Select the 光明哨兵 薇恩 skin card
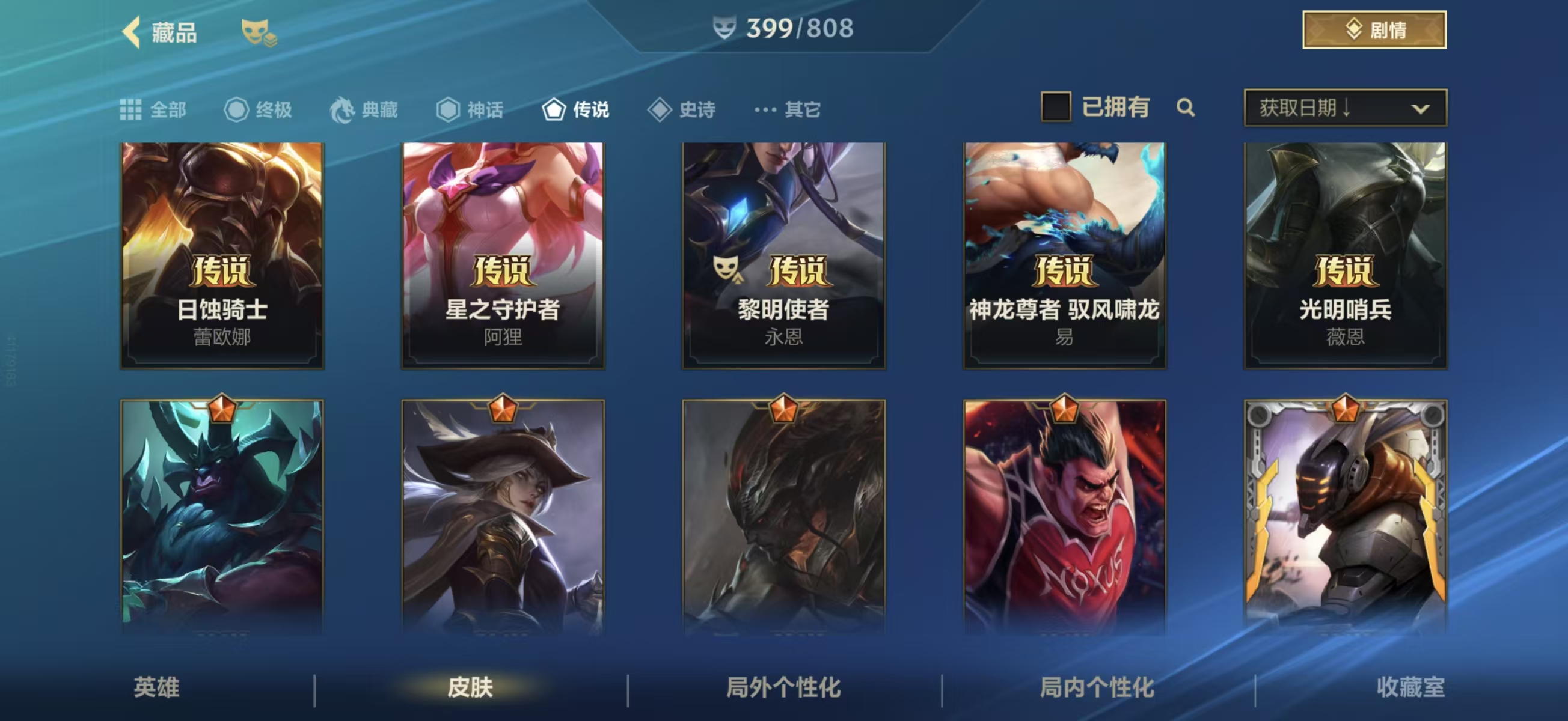This screenshot has width=1568, height=721. [1345, 255]
